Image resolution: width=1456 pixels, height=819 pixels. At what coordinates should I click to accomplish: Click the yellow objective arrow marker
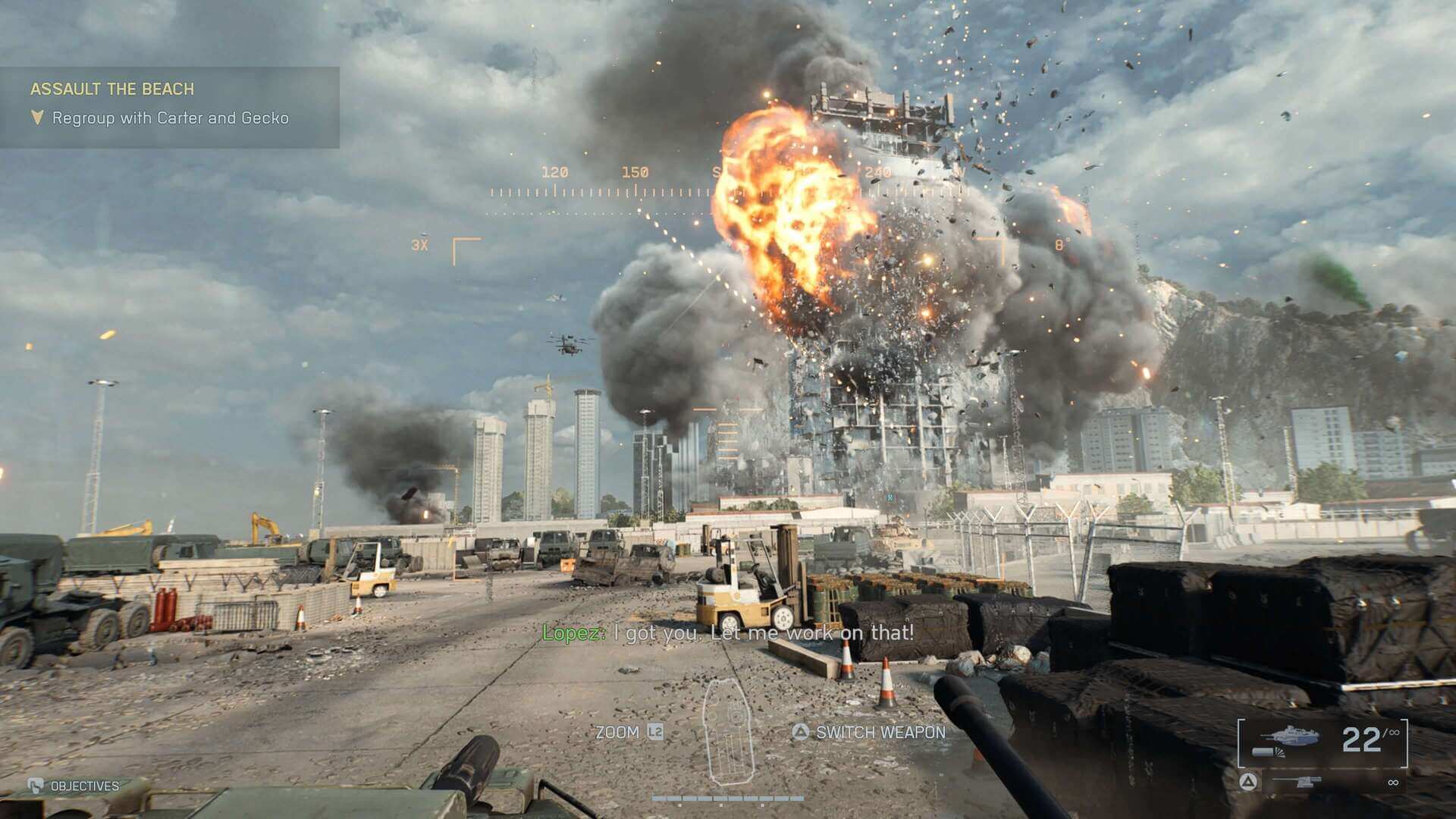tap(36, 118)
